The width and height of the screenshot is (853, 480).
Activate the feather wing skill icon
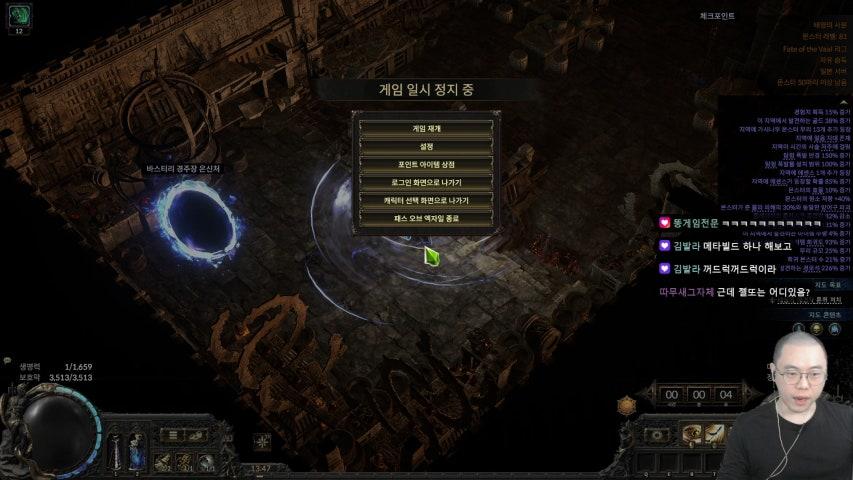coord(716,433)
